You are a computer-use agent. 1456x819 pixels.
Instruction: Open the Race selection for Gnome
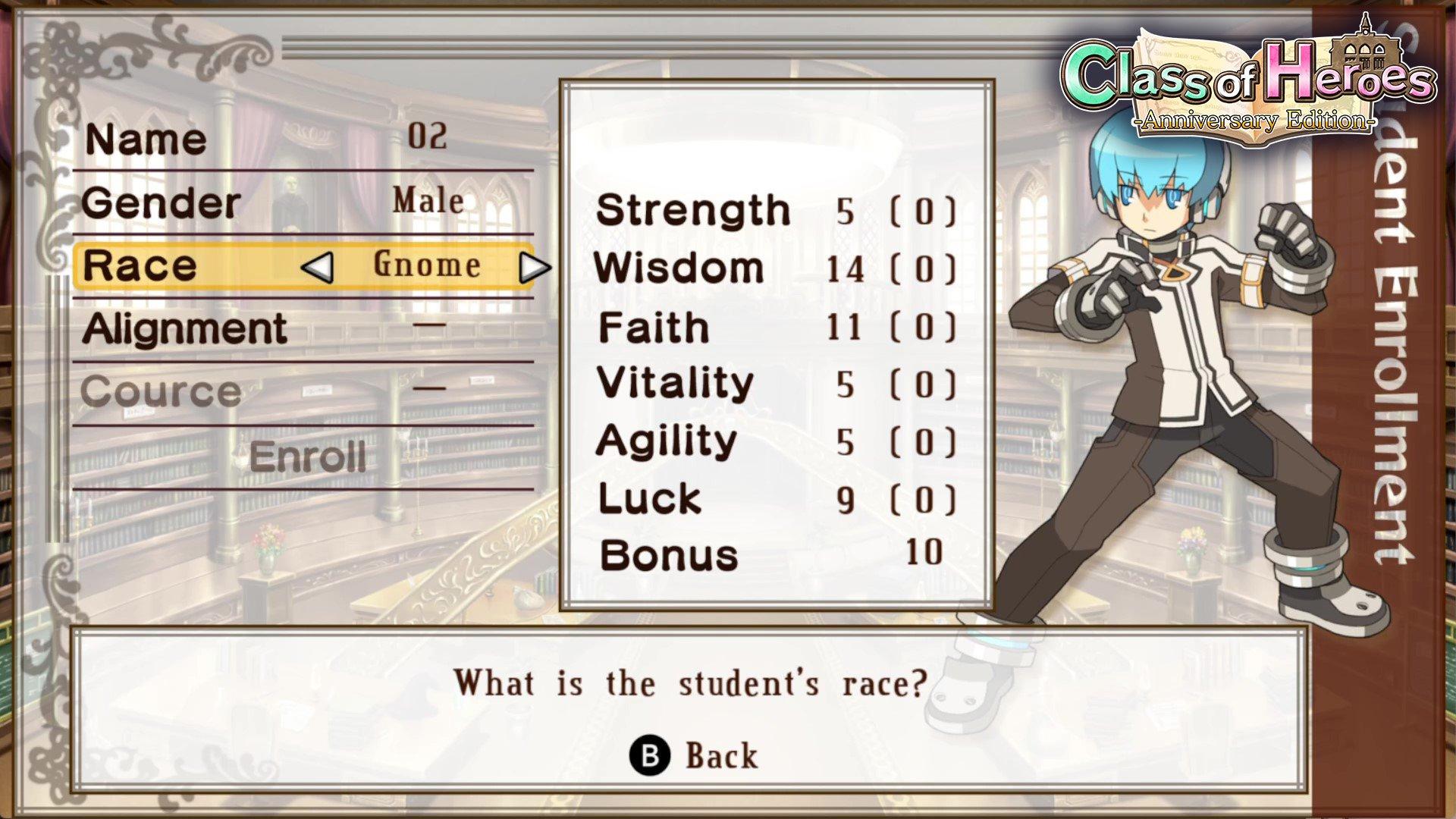pyautogui.click(x=425, y=266)
